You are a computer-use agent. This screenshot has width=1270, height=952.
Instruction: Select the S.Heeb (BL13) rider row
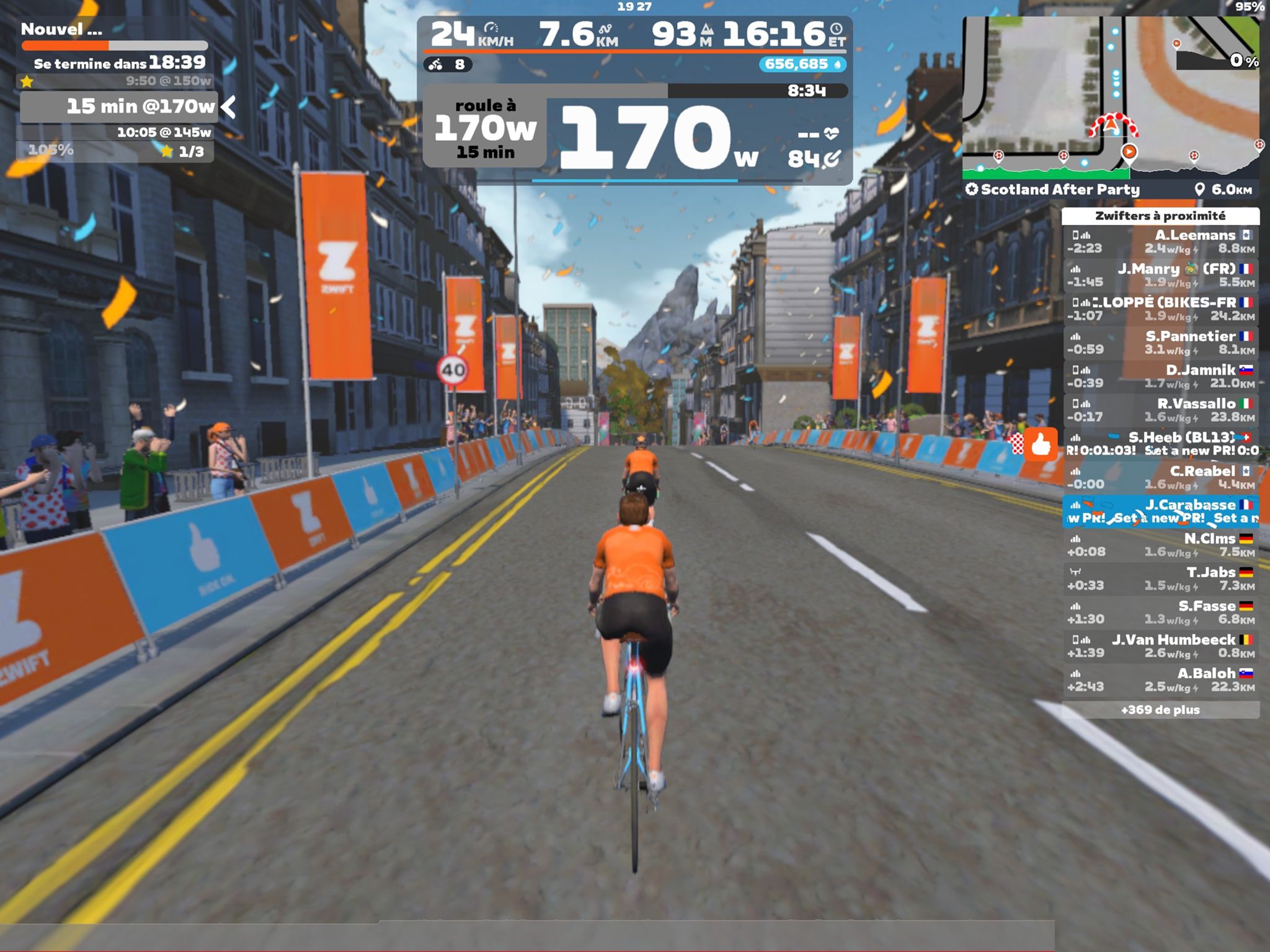pos(1160,444)
